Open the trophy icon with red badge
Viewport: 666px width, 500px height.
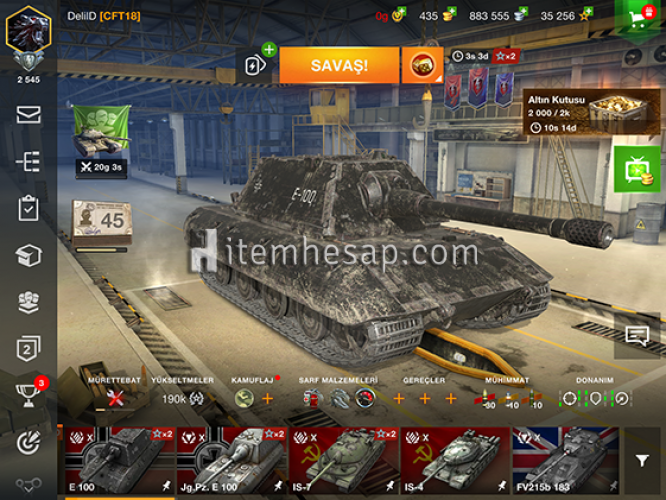28,393
